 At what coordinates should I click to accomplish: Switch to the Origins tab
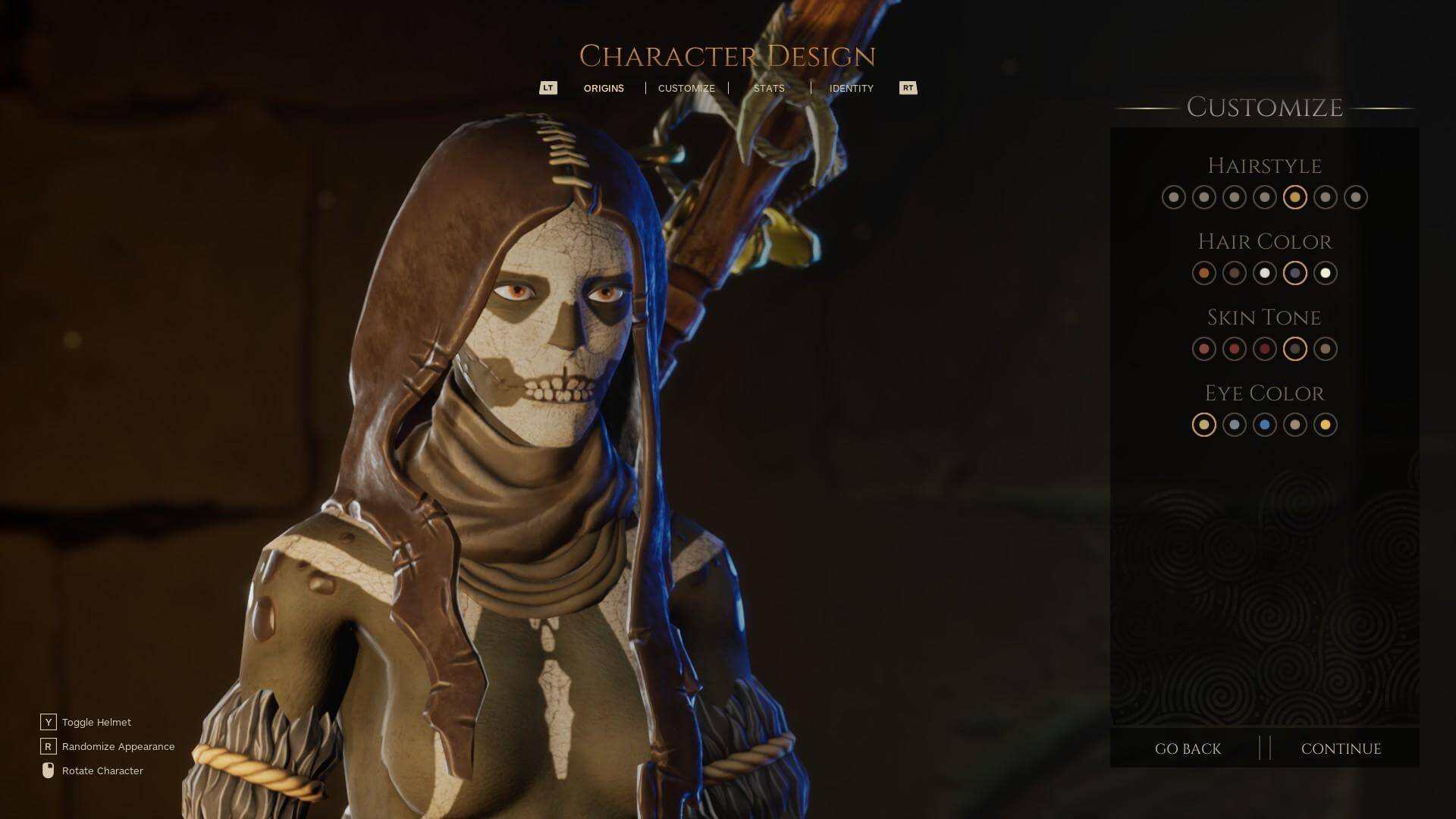point(604,88)
